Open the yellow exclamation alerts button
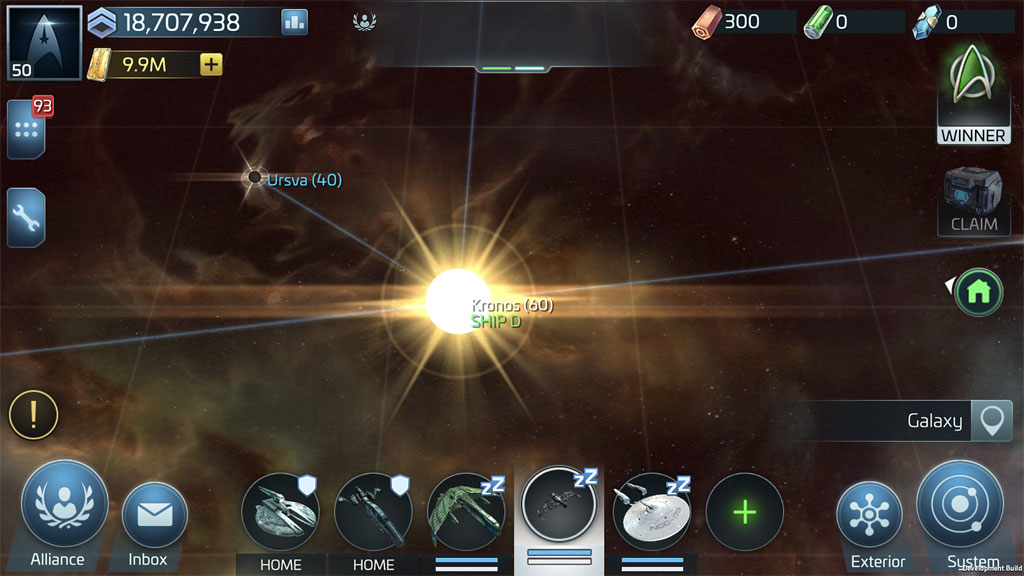This screenshot has height=576, width=1024. pos(34,415)
